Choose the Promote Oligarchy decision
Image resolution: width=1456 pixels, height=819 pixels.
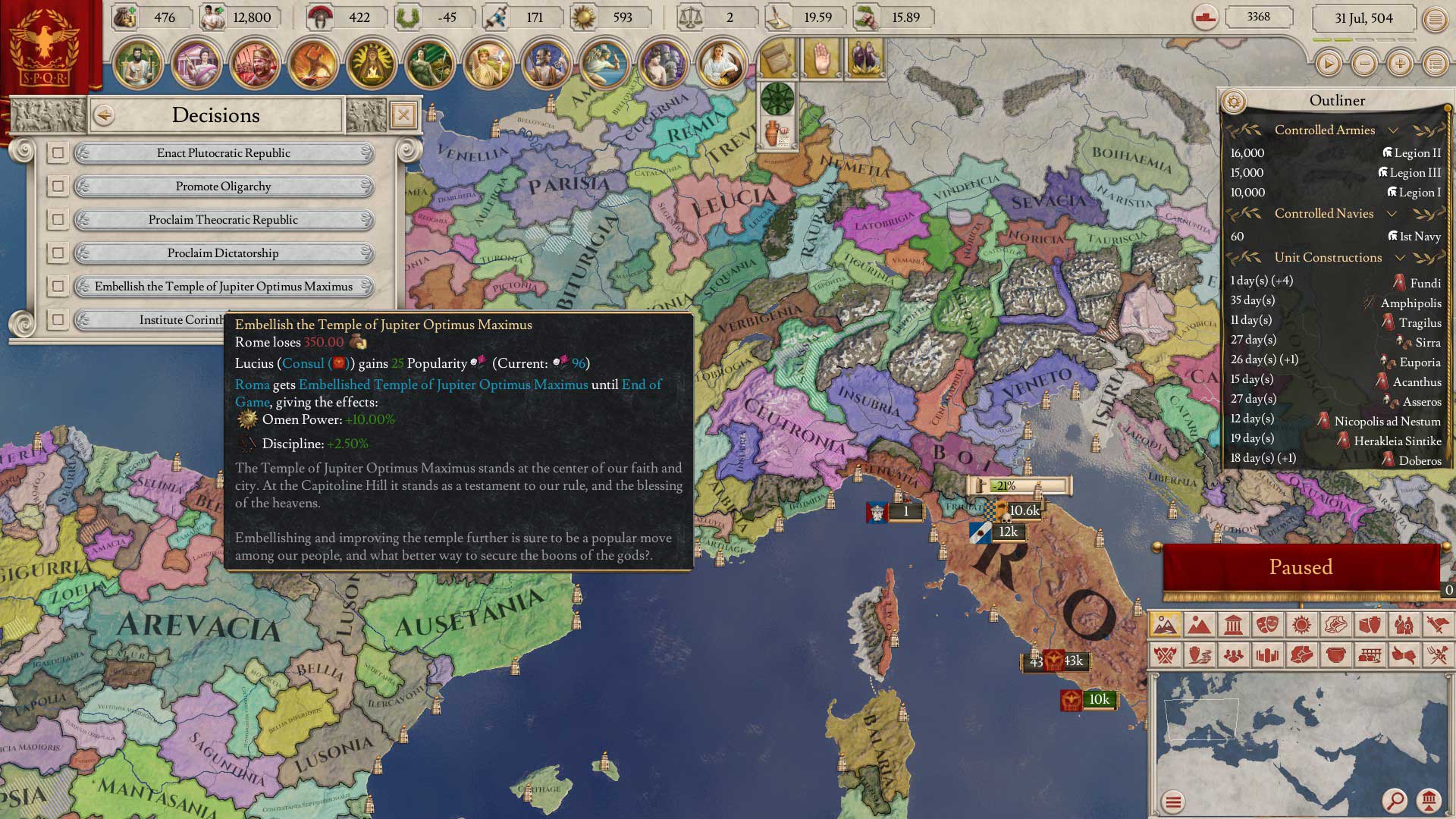coord(223,187)
